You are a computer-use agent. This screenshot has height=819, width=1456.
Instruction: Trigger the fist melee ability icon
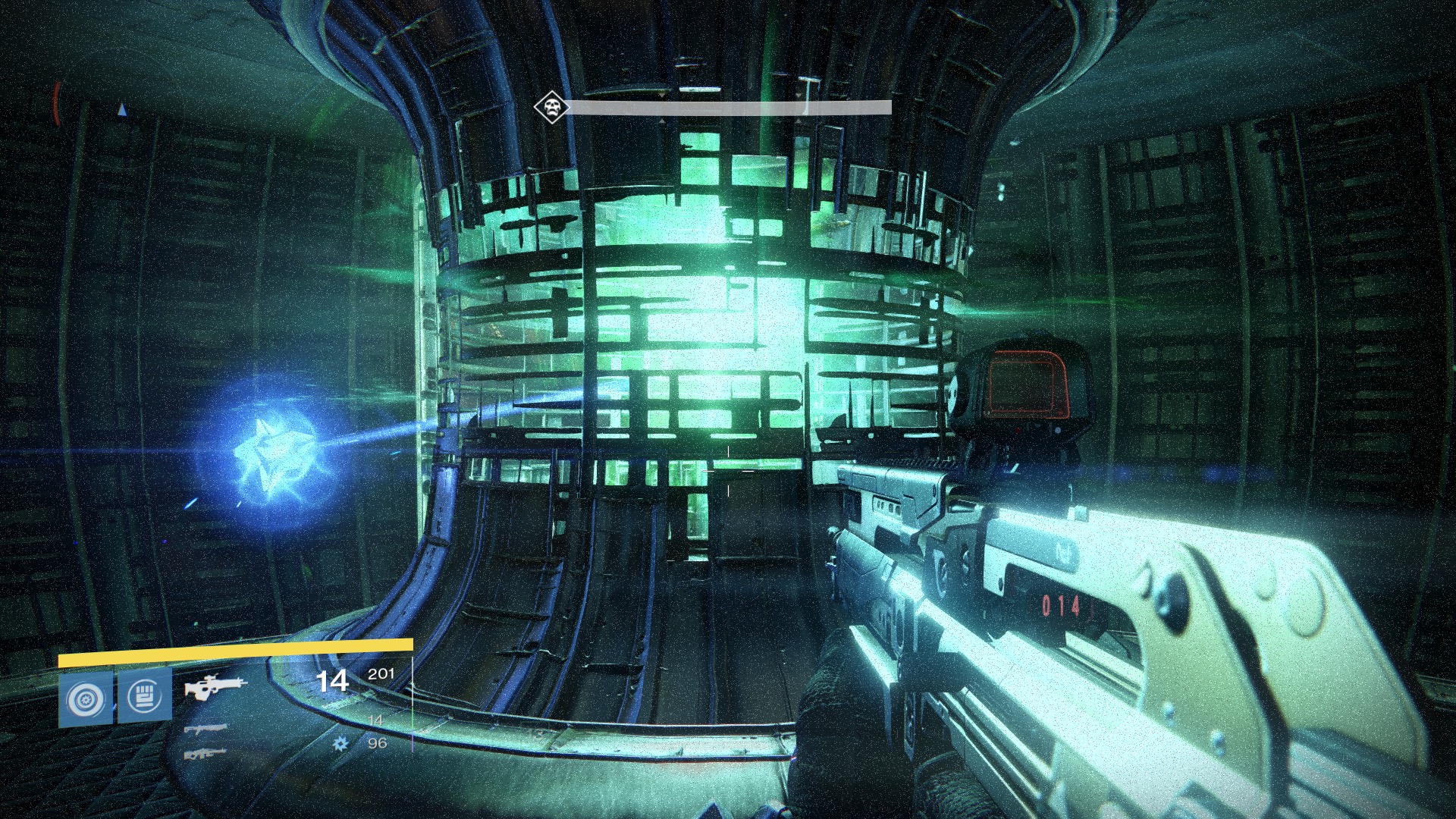coord(144,698)
